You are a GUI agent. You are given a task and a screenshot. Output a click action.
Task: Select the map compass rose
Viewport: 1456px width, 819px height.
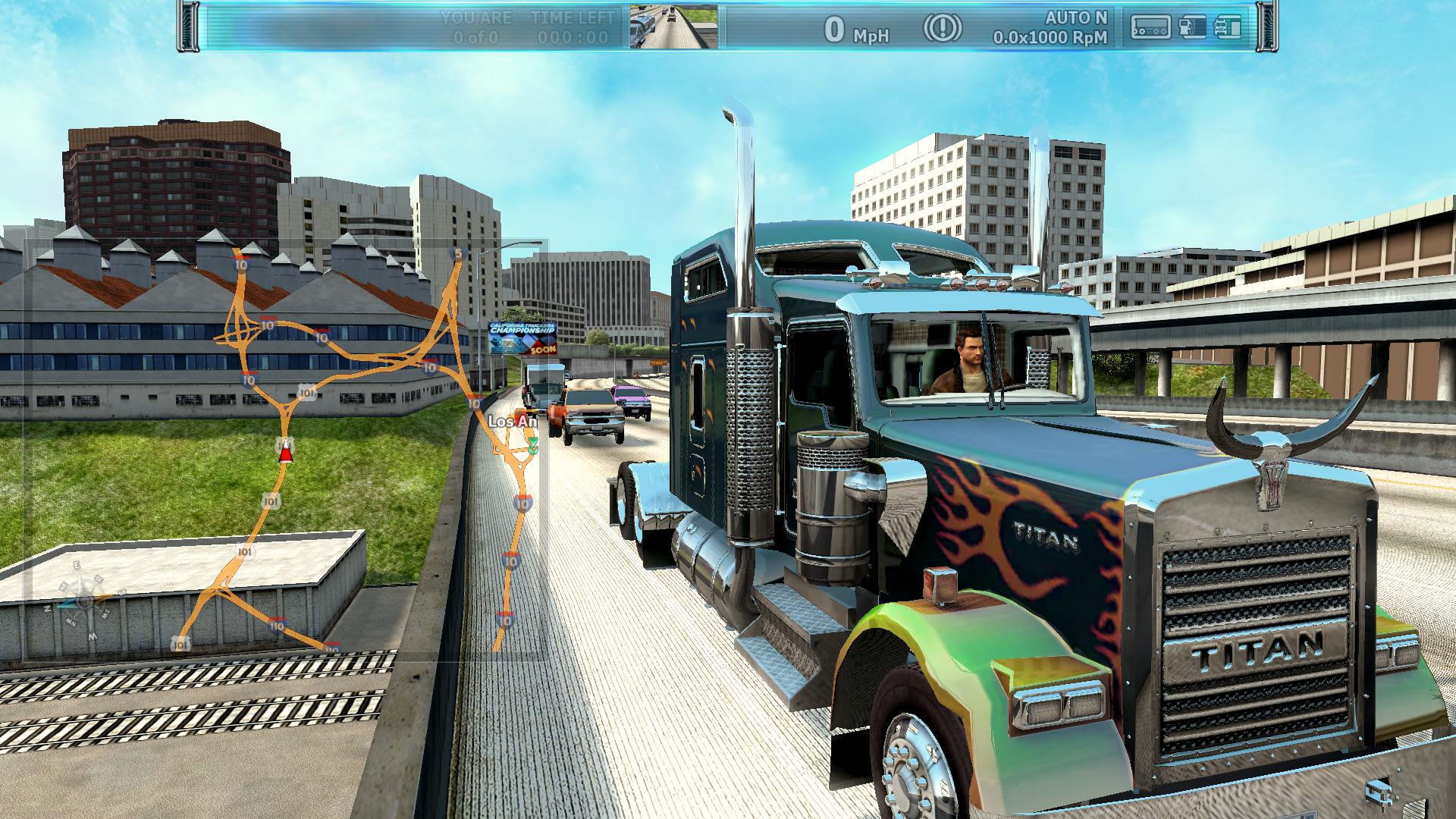pyautogui.click(x=85, y=601)
